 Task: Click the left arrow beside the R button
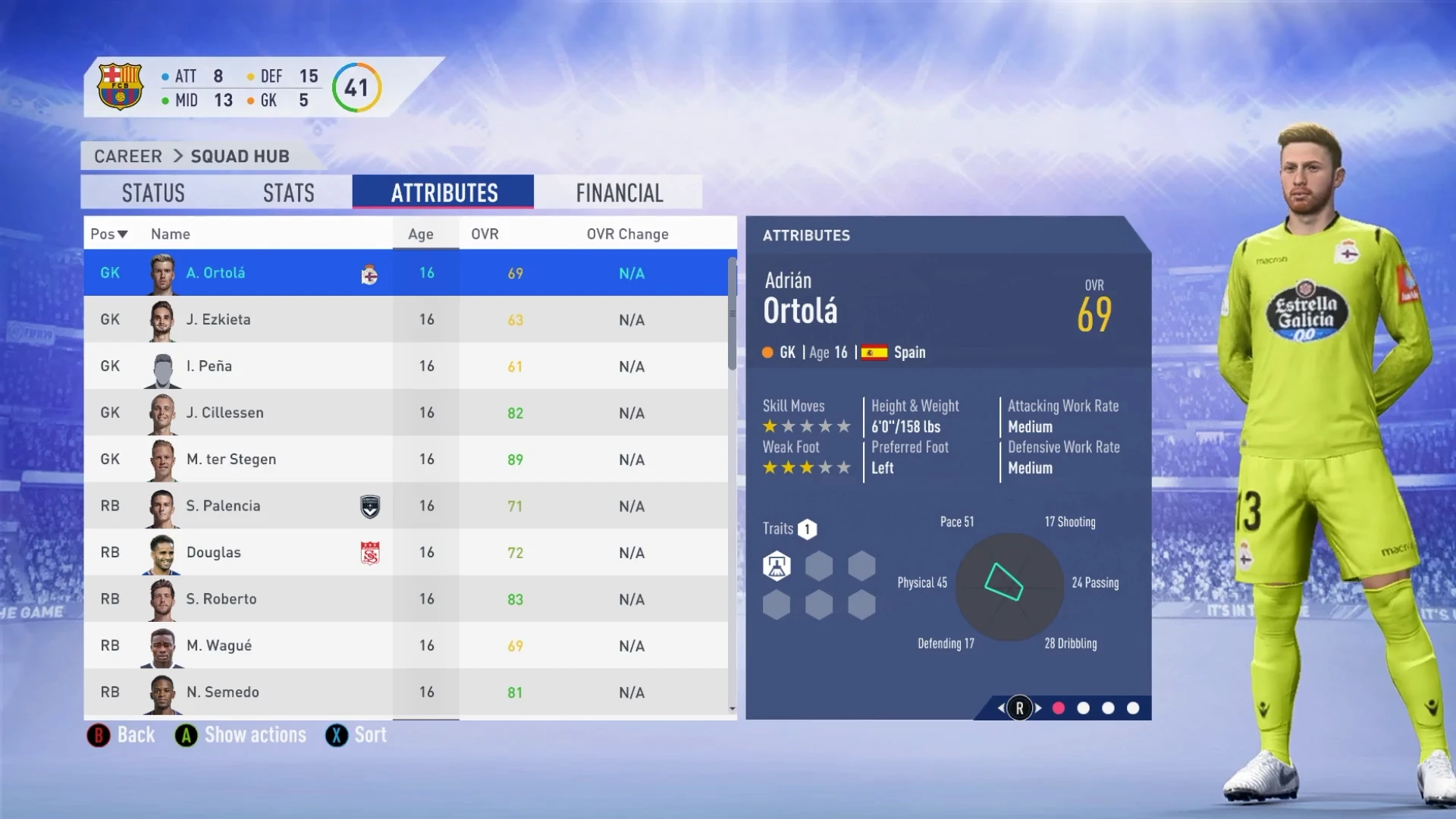999,708
